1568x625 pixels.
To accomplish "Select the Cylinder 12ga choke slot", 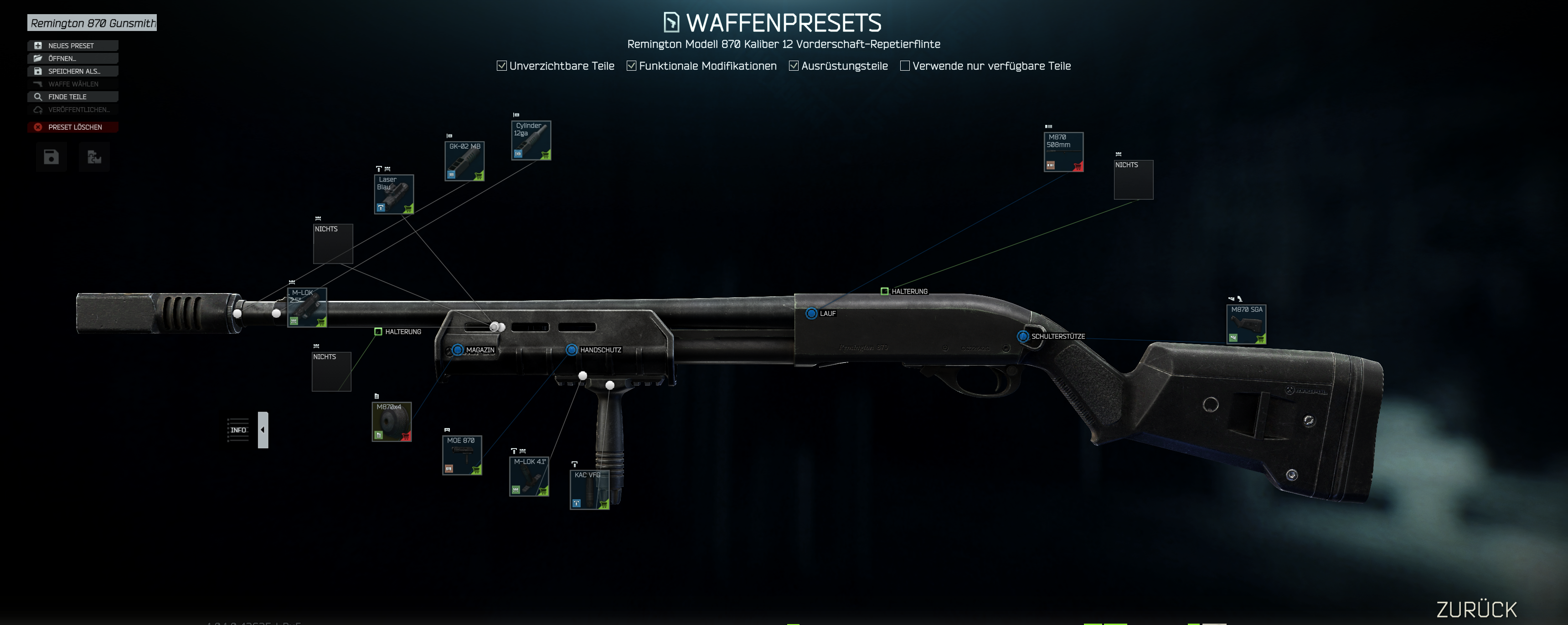I will pos(531,140).
